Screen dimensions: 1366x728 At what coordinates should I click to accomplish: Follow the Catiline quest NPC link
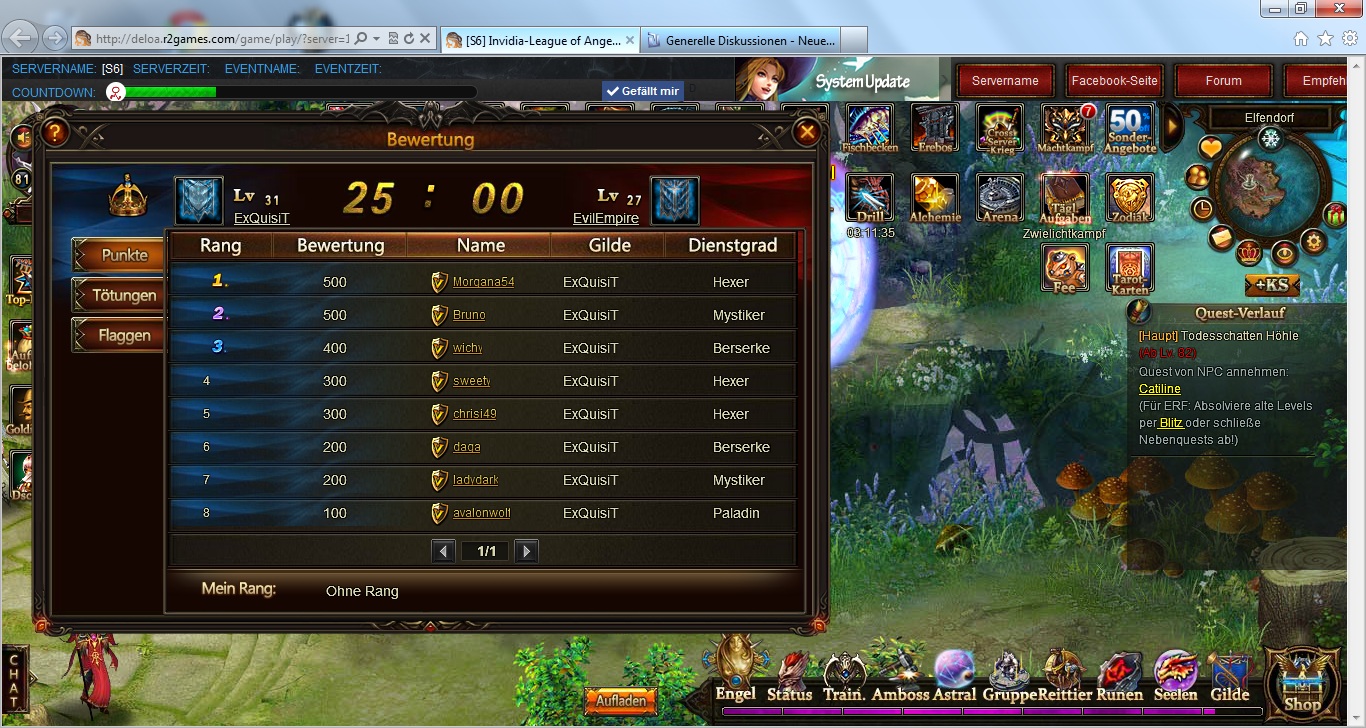1159,389
